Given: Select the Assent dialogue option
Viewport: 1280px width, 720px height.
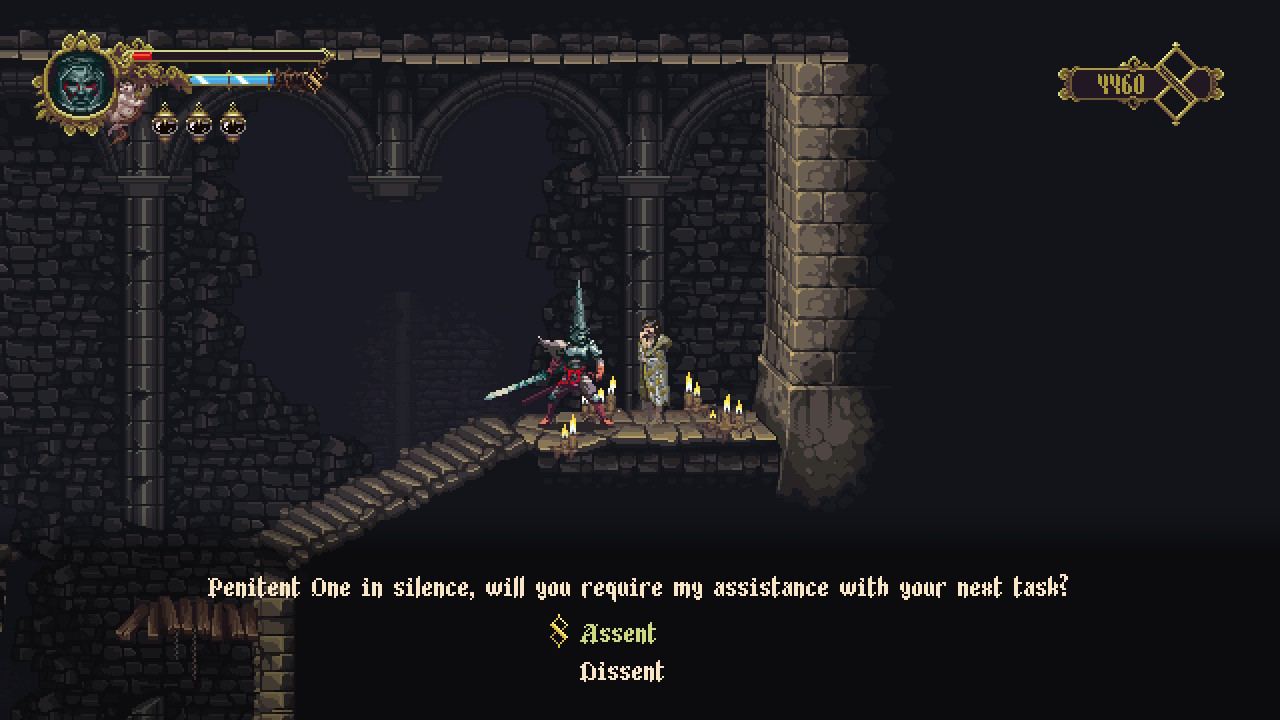Looking at the screenshot, I should pyautogui.click(x=616, y=633).
